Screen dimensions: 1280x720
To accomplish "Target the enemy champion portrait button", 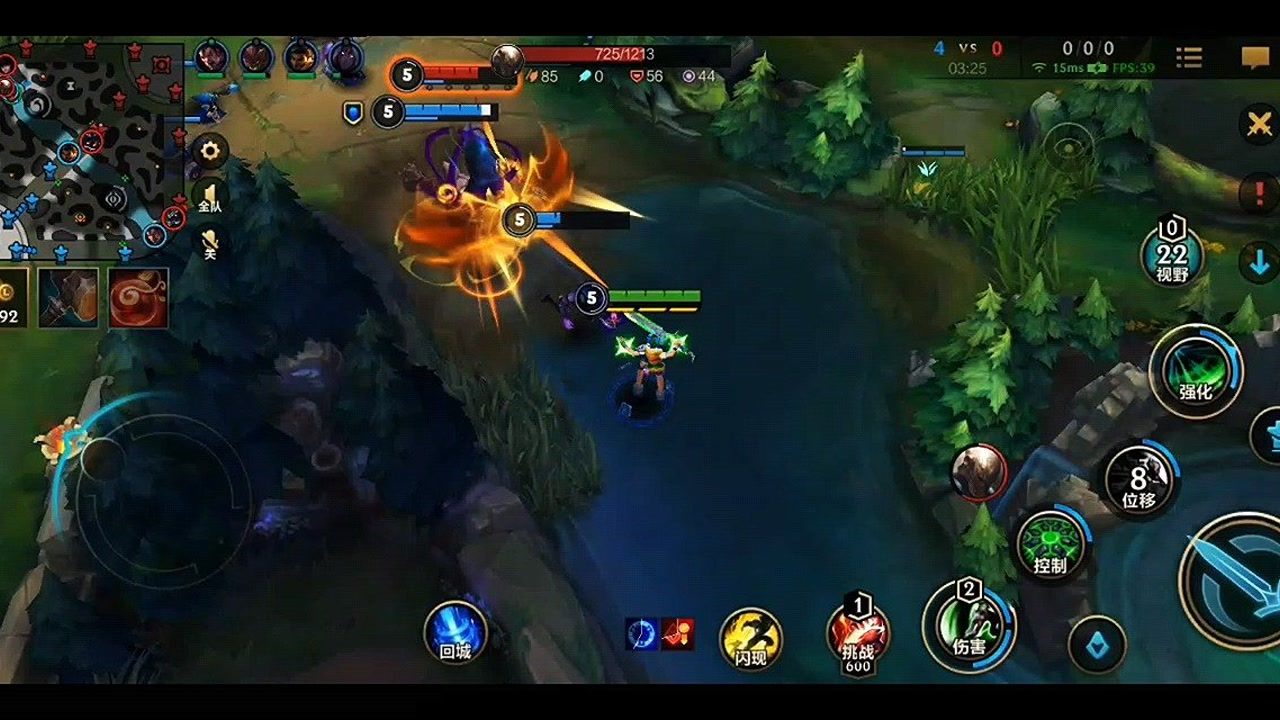I will 978,471.
